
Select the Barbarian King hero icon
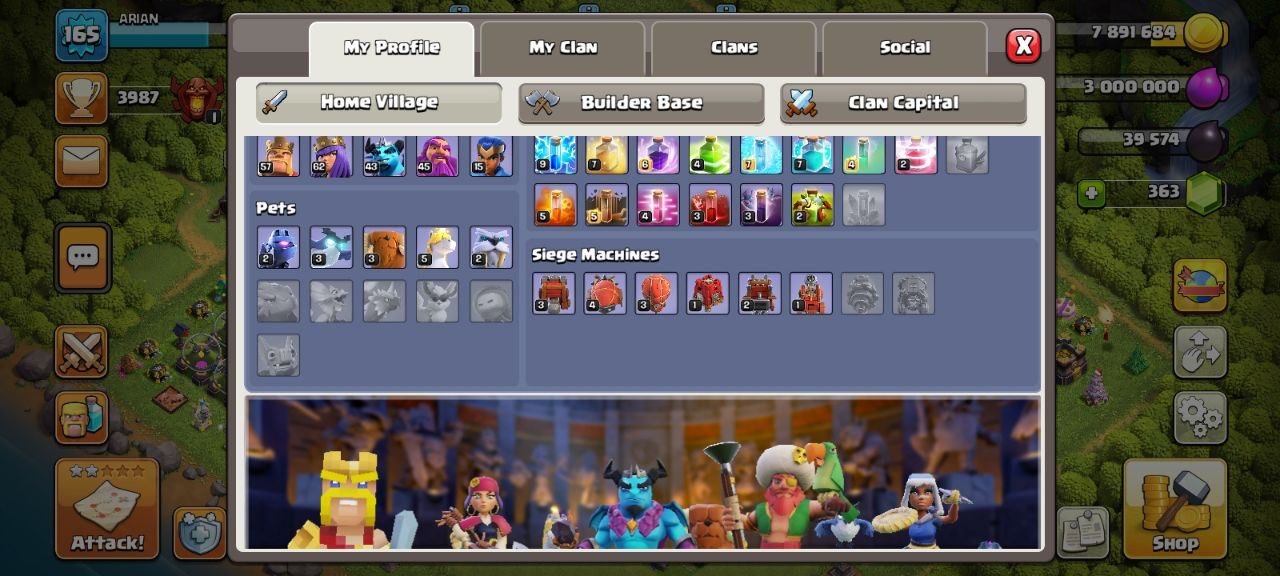(x=278, y=158)
